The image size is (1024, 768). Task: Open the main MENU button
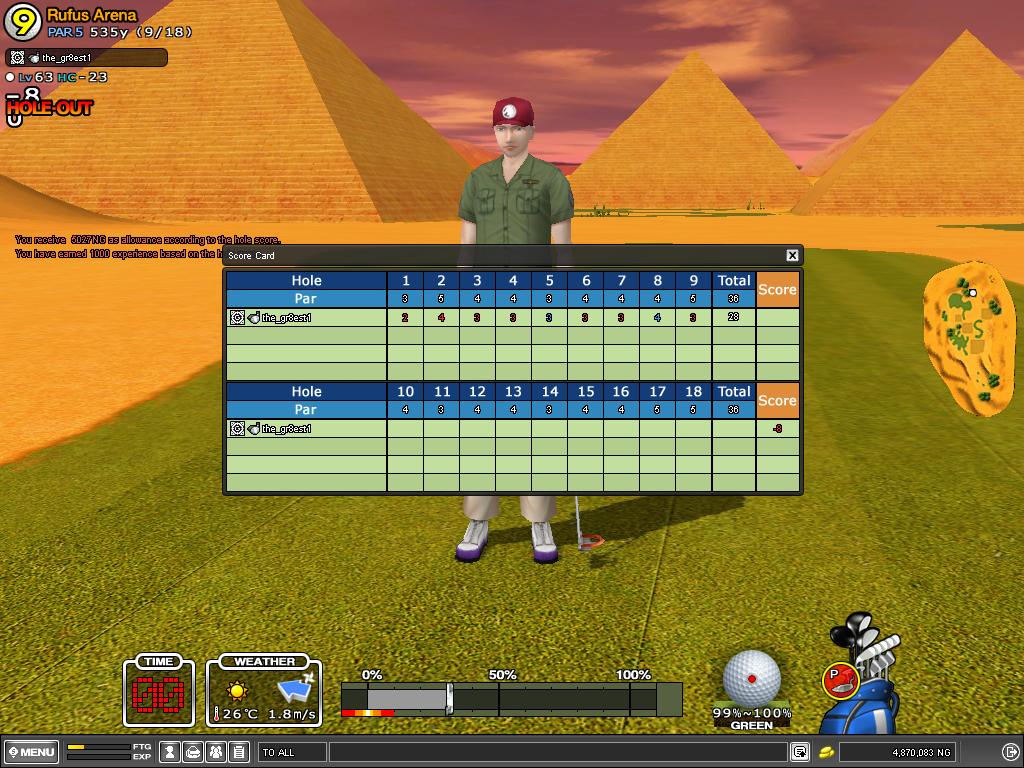[32, 752]
